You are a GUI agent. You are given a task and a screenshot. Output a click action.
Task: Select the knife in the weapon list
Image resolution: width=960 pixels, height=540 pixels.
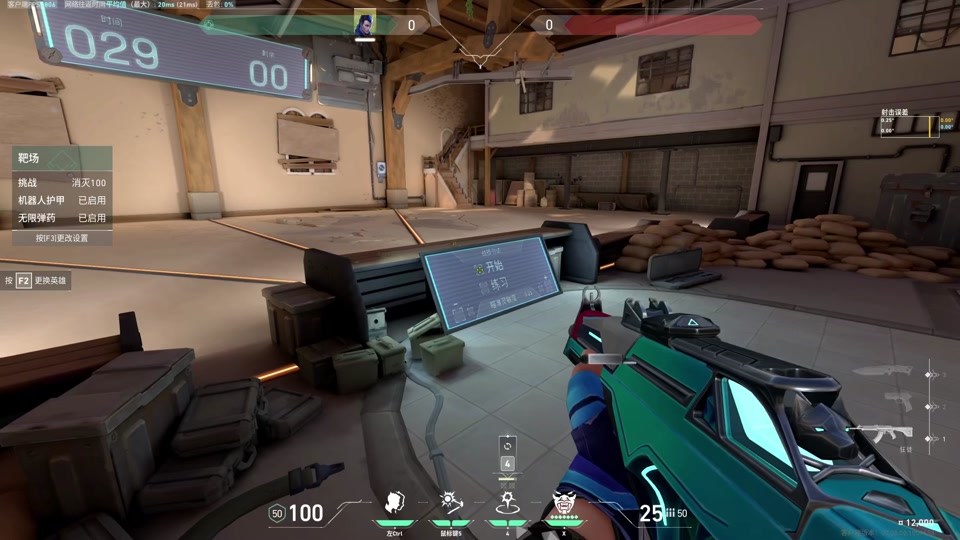(884, 373)
